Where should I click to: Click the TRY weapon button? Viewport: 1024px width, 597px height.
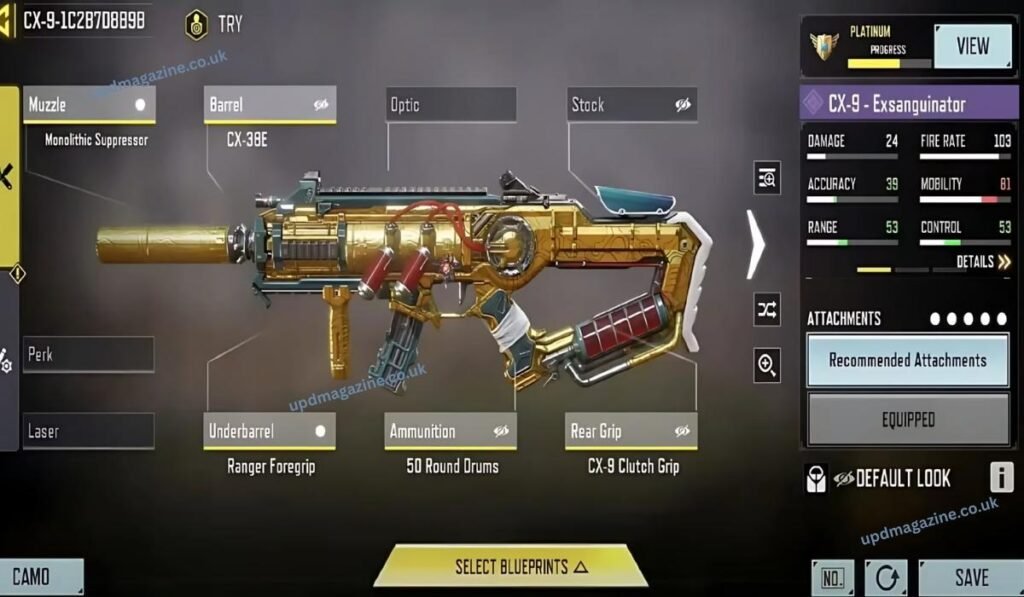coord(215,24)
